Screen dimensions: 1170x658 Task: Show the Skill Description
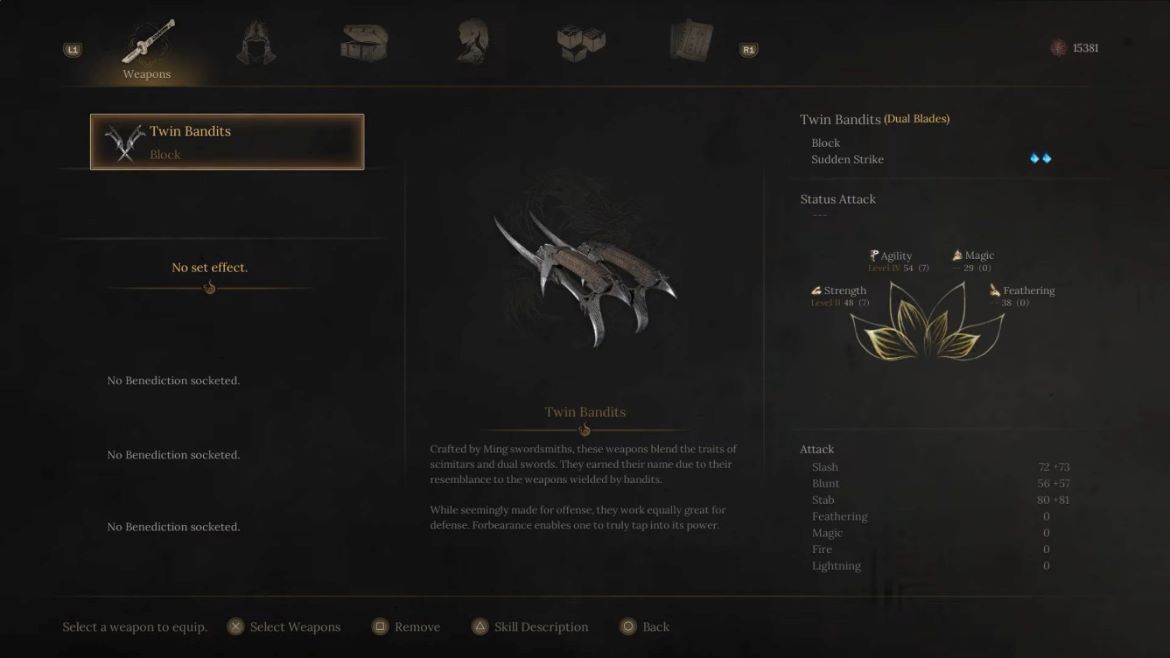[531, 627]
